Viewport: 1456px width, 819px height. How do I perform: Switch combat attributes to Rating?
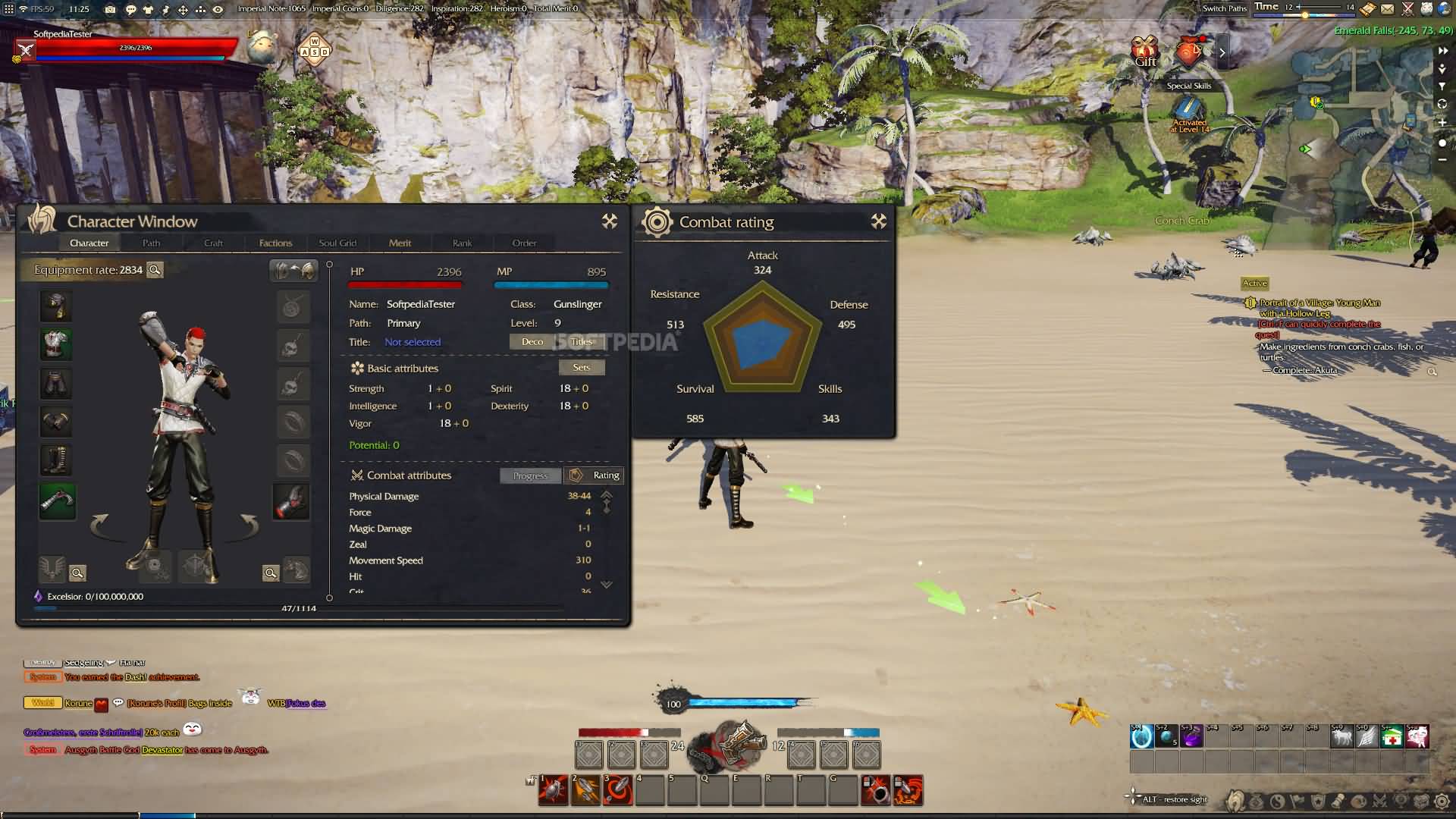(x=596, y=475)
